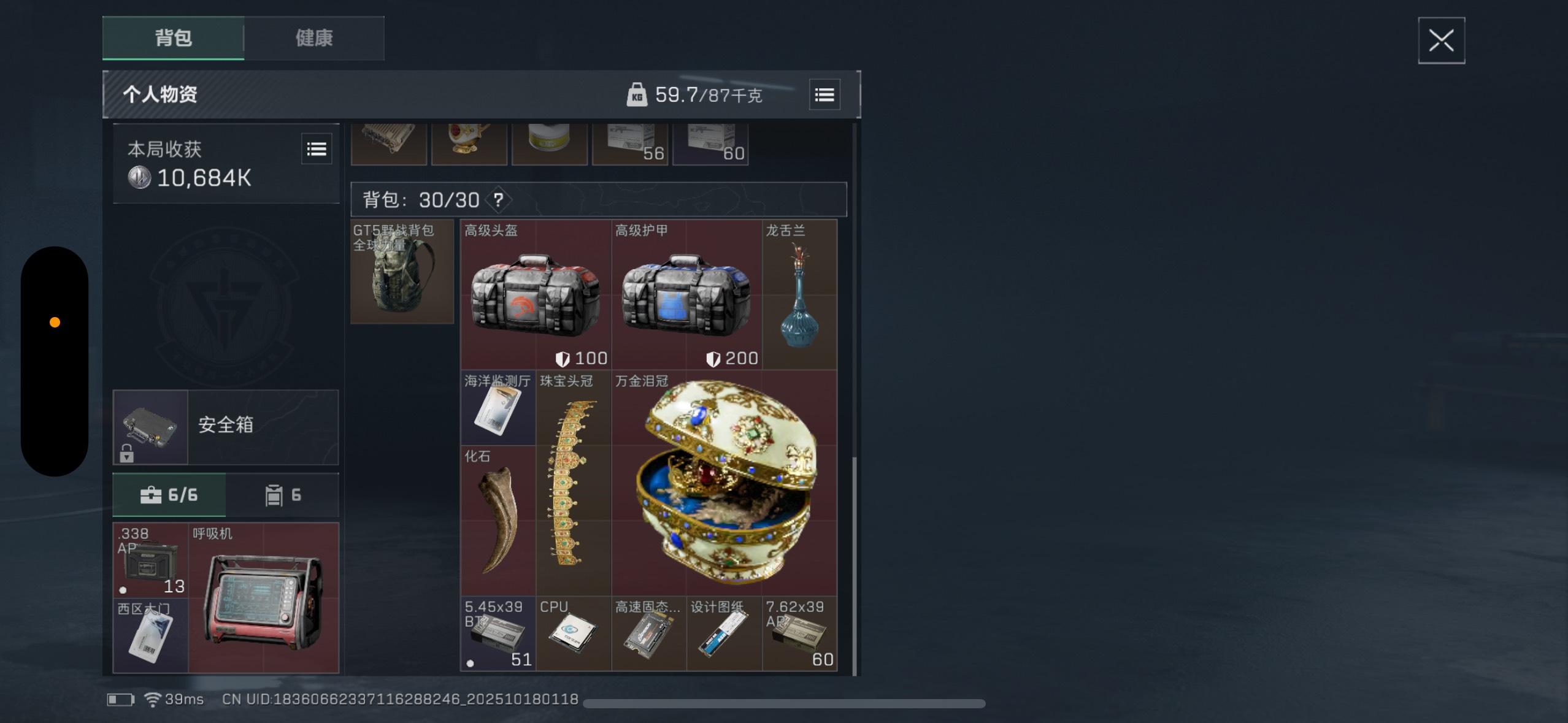Select the 万金泪冠 jeweled egg

[x=724, y=483]
